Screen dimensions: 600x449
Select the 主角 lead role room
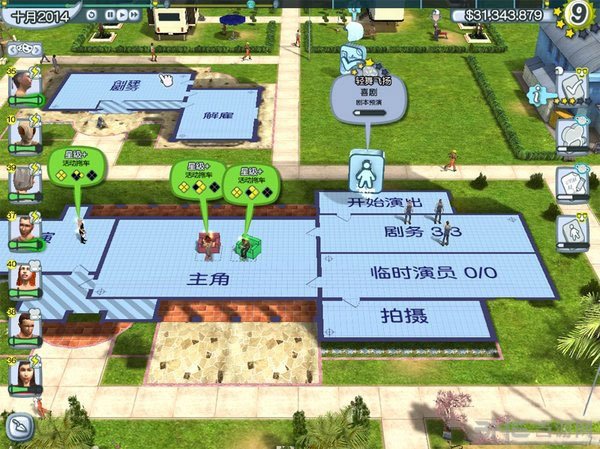[x=208, y=278]
